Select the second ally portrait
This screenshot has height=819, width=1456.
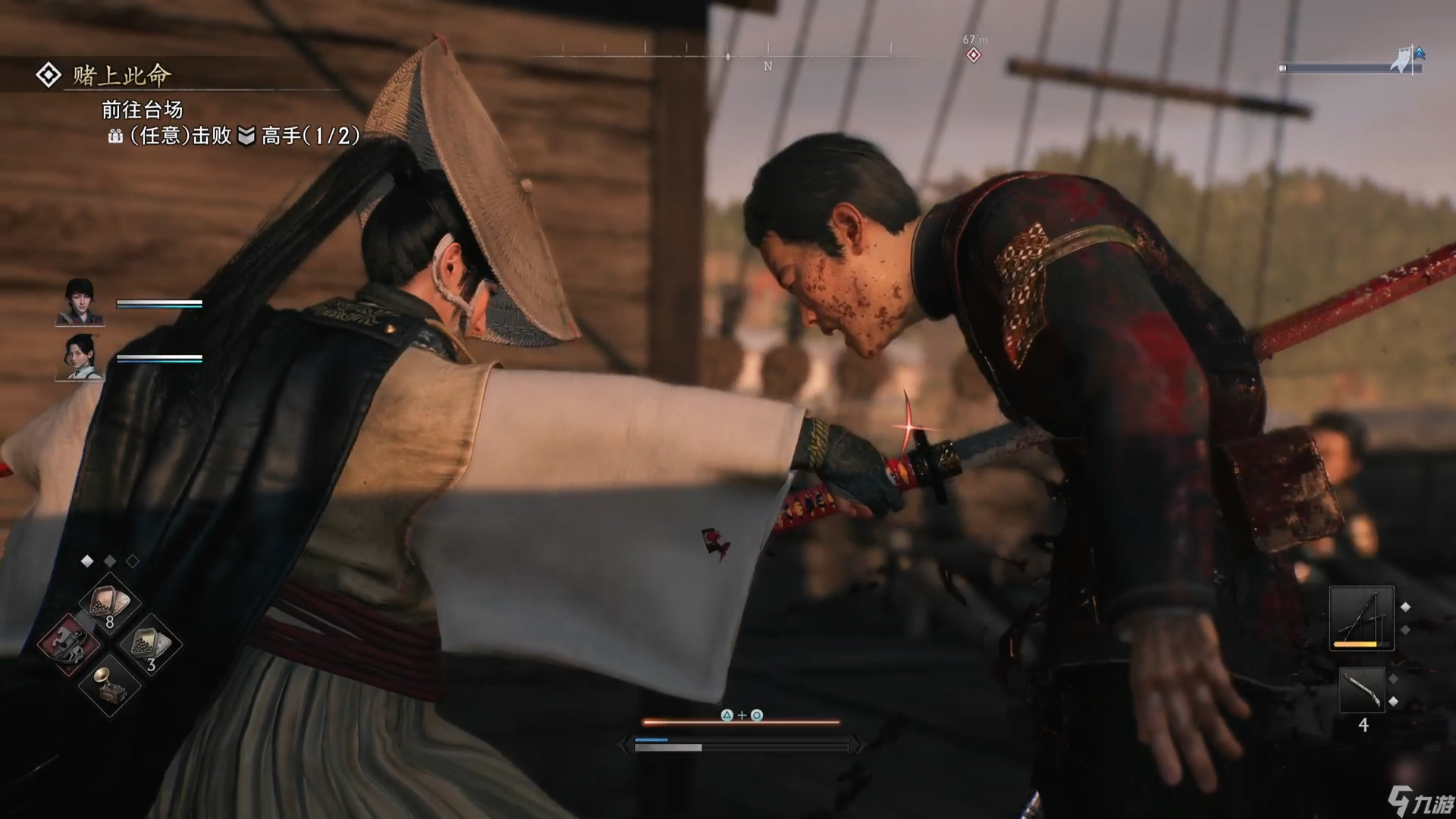(x=80, y=356)
